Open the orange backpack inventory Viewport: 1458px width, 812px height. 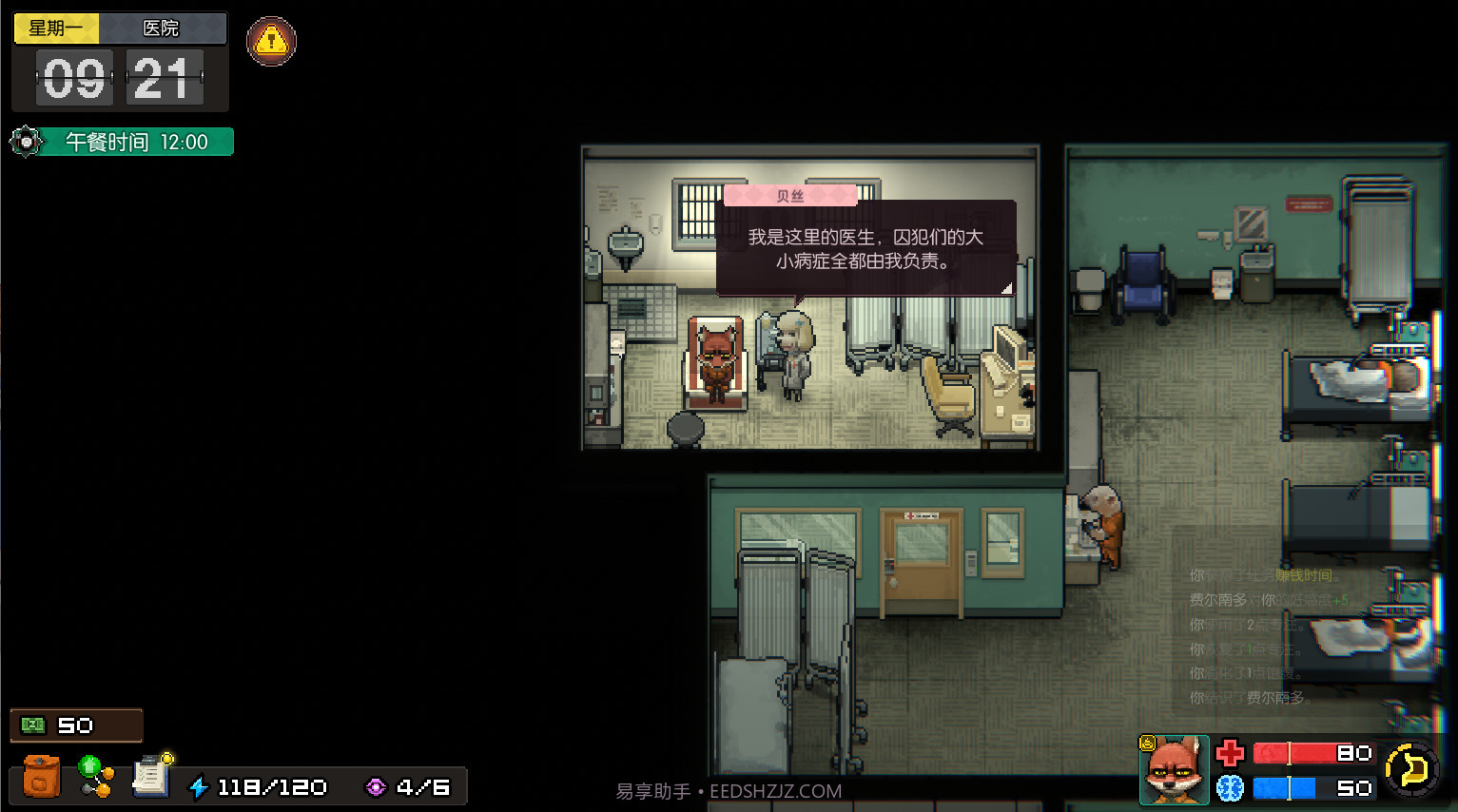pos(41,777)
